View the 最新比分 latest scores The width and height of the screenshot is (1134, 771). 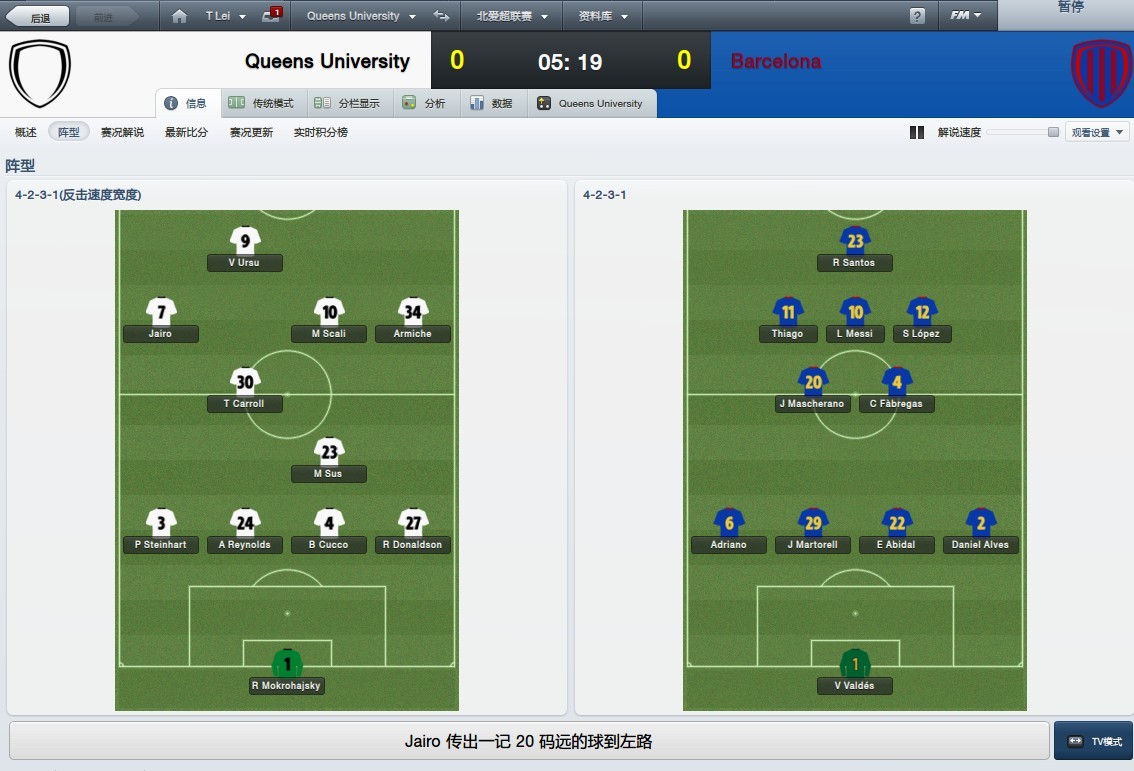coord(187,132)
